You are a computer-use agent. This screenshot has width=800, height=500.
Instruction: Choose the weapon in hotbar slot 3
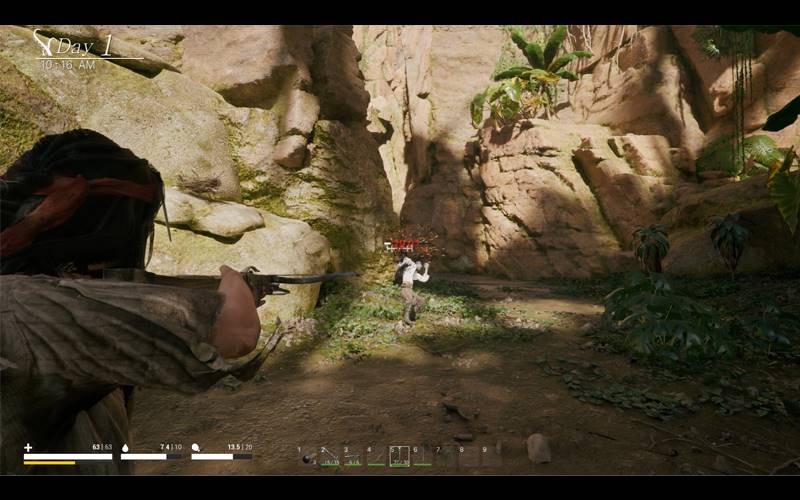[x=353, y=457]
